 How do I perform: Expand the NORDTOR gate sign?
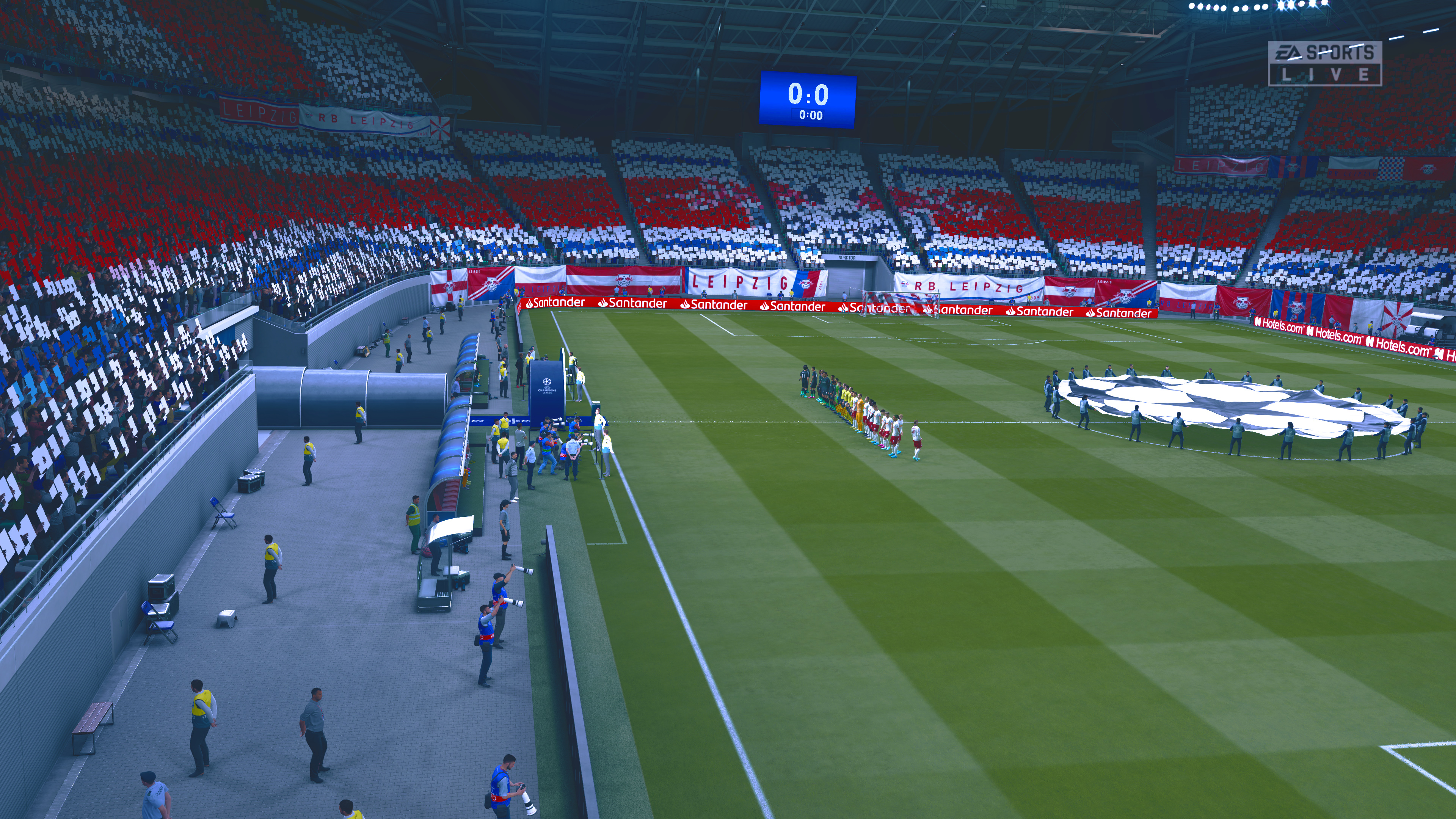point(848,257)
